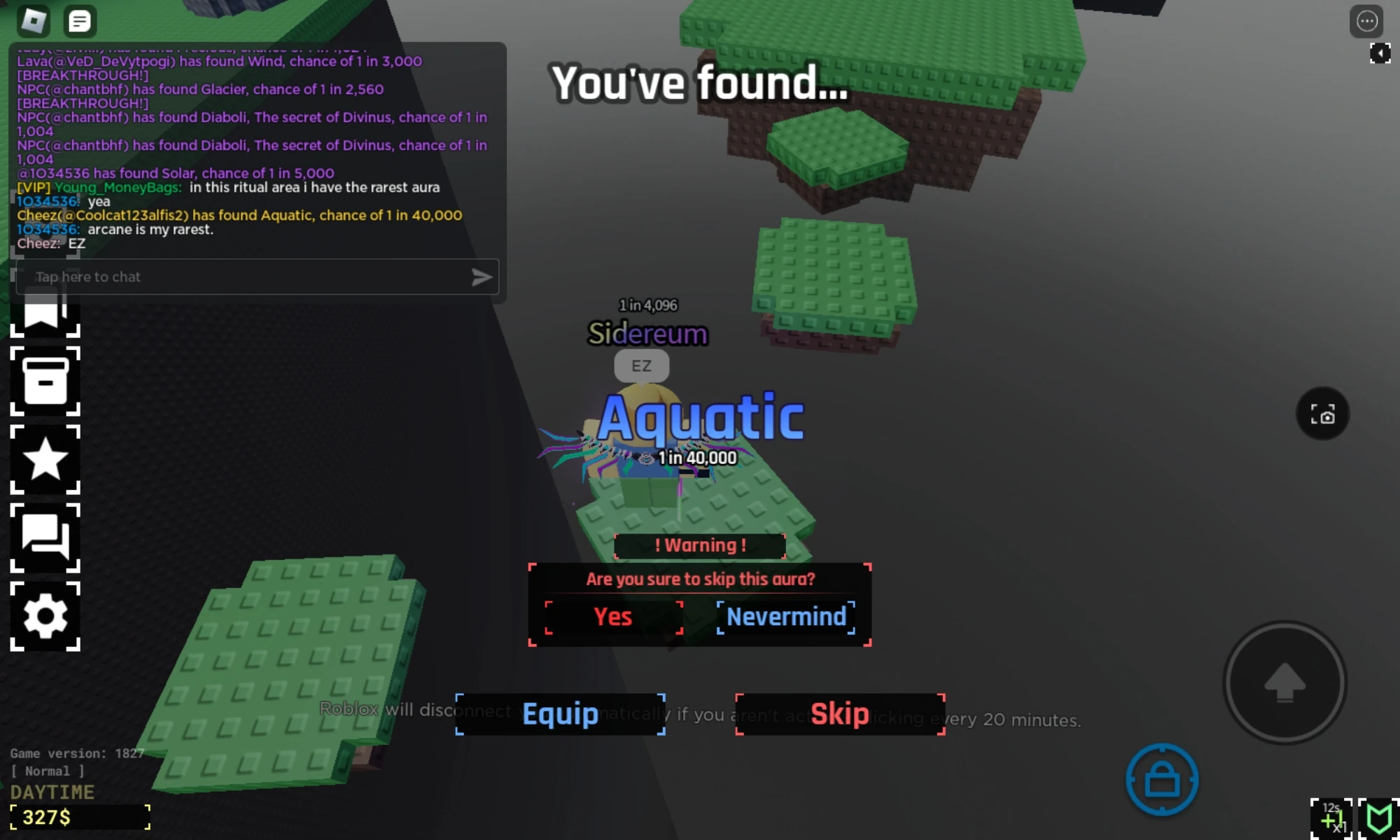
Task: Open the settings gear icon in sidebar
Action: (45, 615)
